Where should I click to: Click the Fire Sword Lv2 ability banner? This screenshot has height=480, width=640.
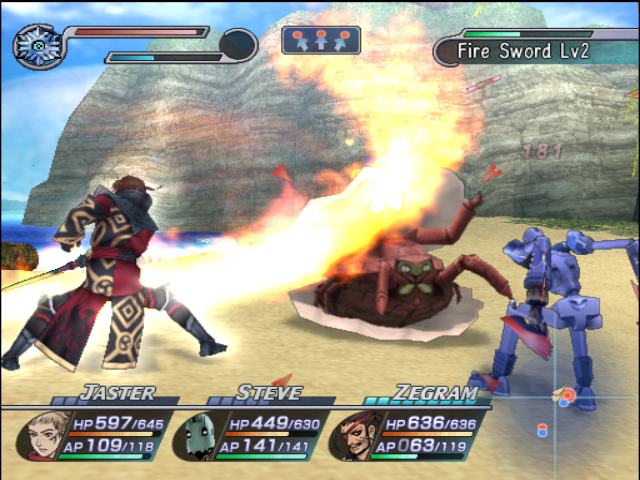(x=535, y=48)
